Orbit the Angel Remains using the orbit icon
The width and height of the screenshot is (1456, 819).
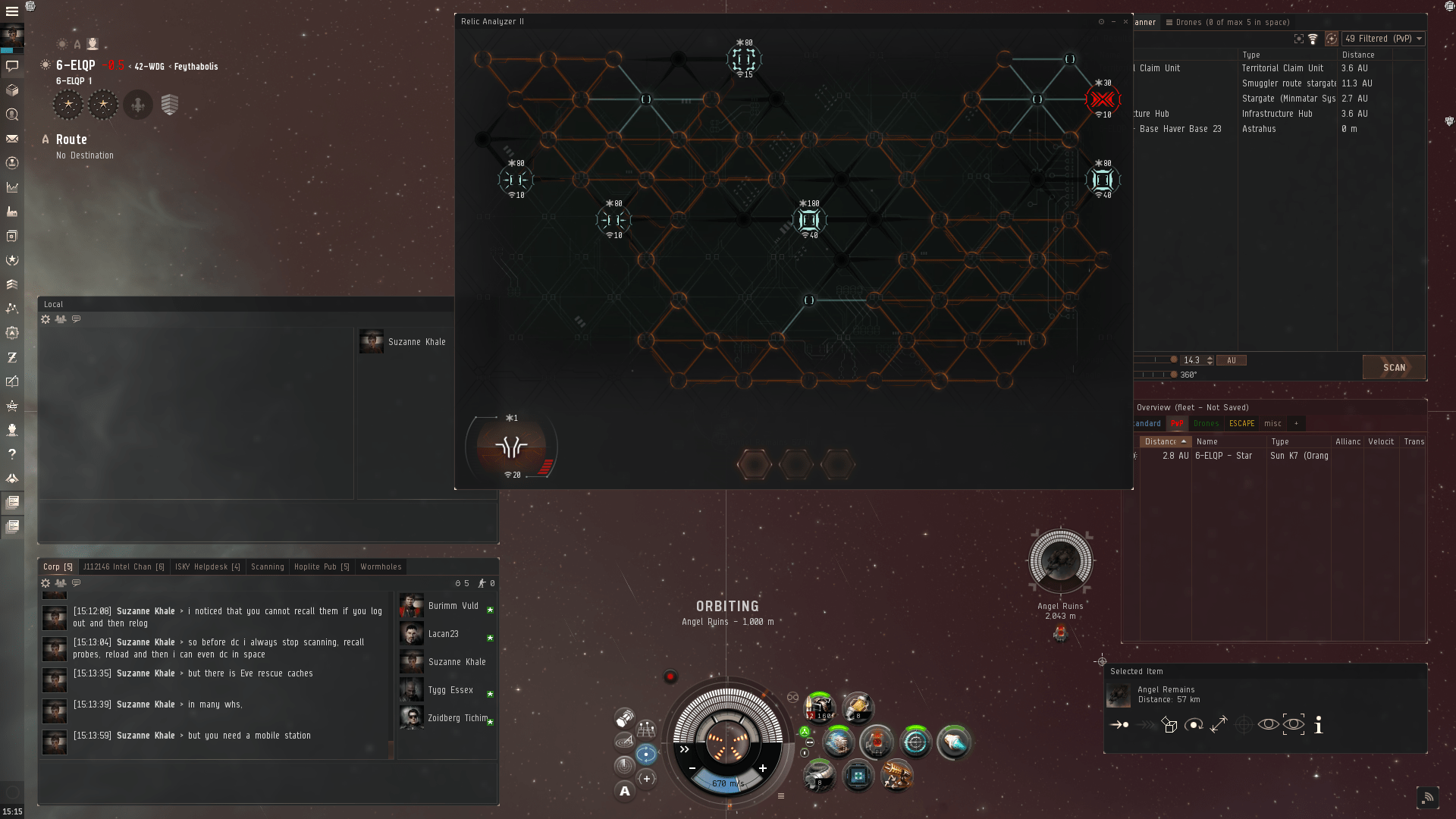click(x=1194, y=724)
